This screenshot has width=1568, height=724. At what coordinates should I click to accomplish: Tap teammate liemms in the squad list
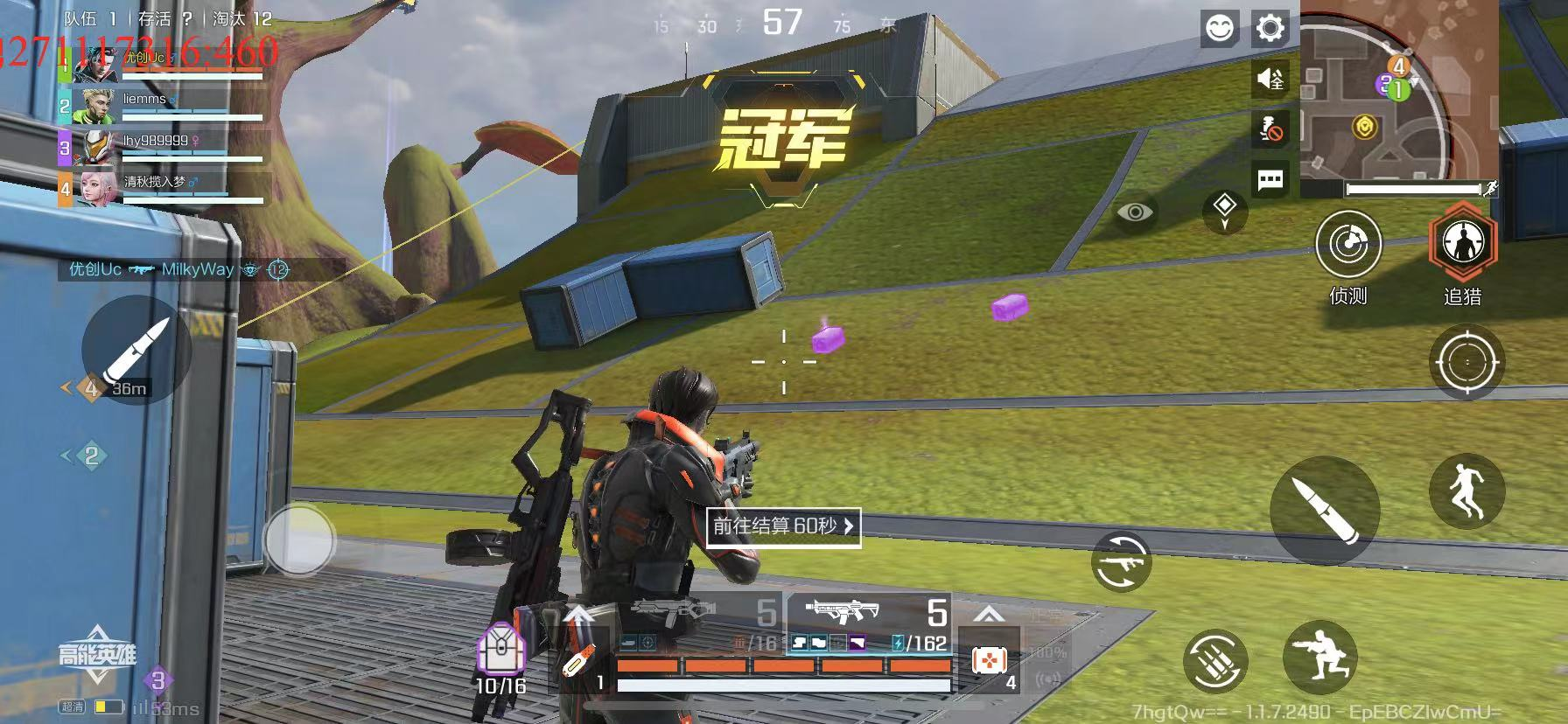pyautogui.click(x=144, y=99)
